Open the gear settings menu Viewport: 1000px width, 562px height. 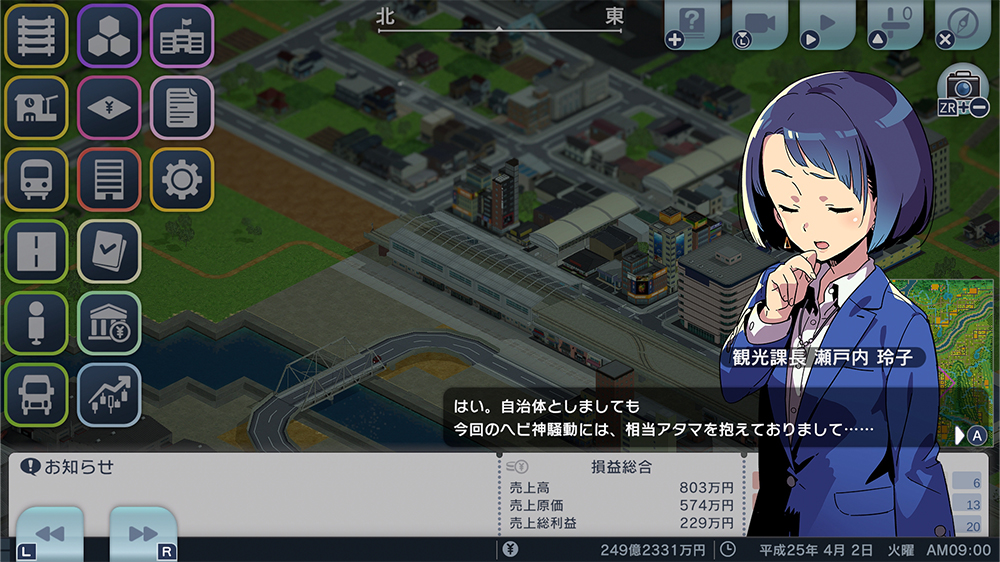tap(182, 180)
